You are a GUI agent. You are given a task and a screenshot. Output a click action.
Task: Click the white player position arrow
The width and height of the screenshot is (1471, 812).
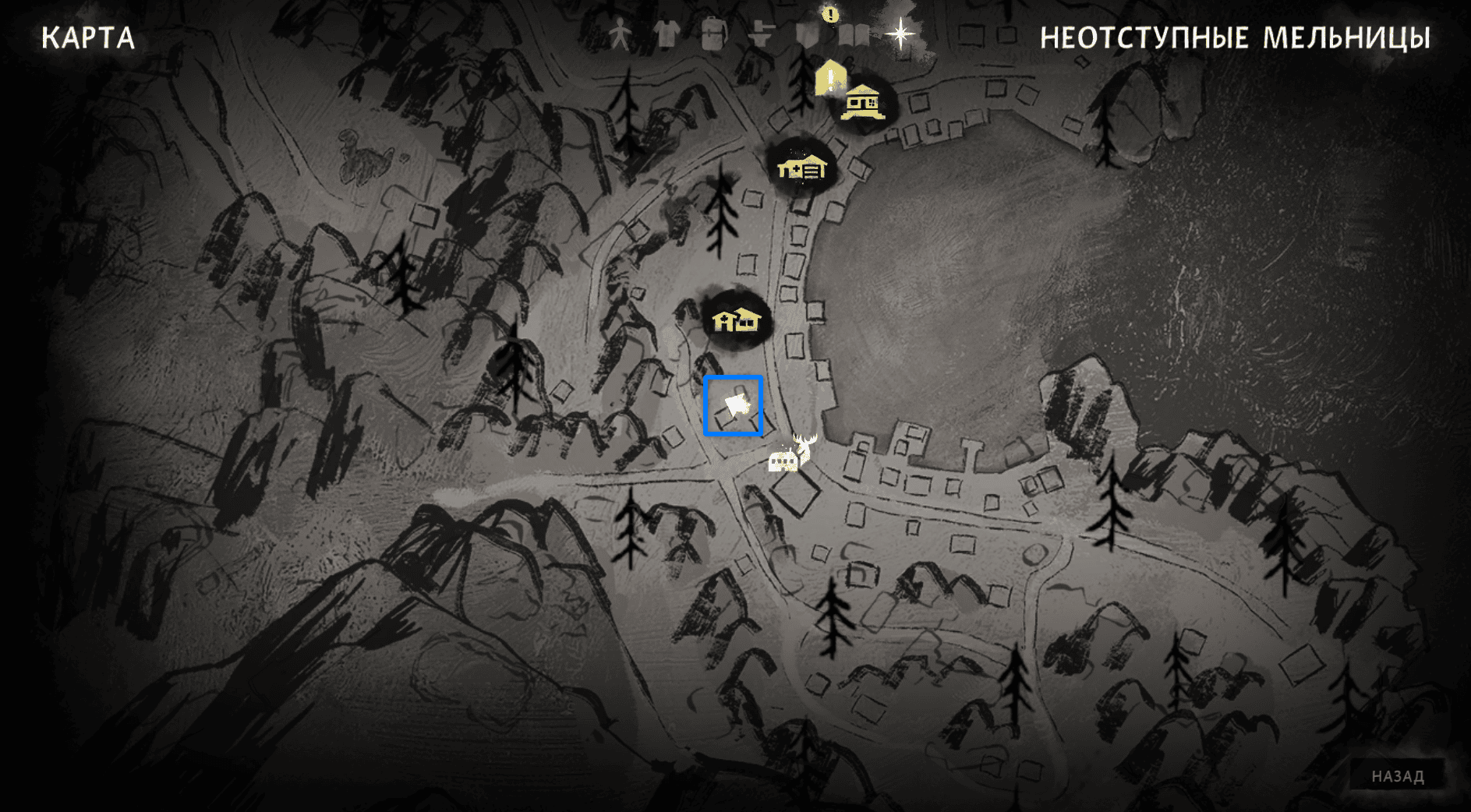tap(736, 405)
